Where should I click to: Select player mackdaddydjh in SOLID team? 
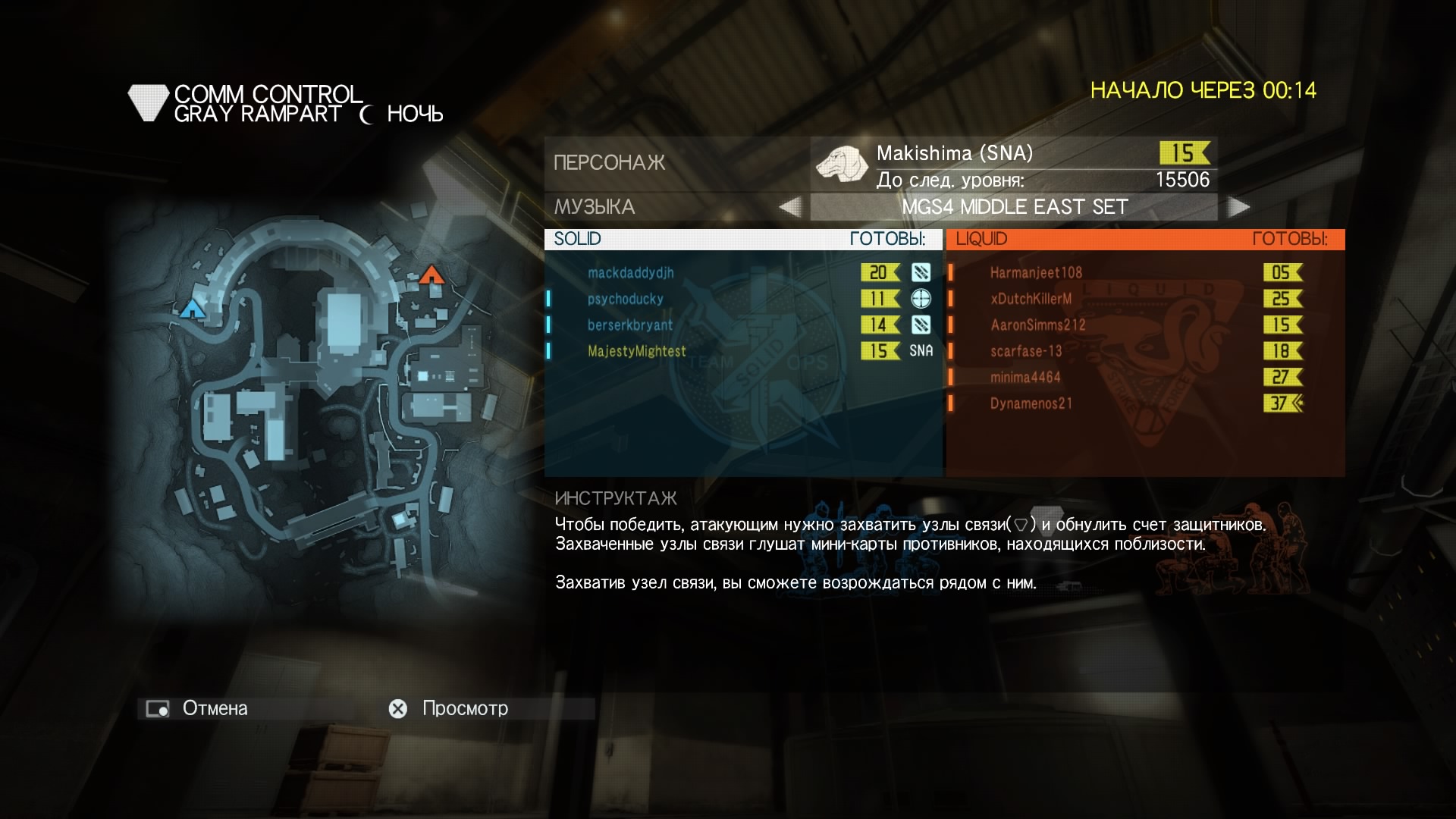630,273
